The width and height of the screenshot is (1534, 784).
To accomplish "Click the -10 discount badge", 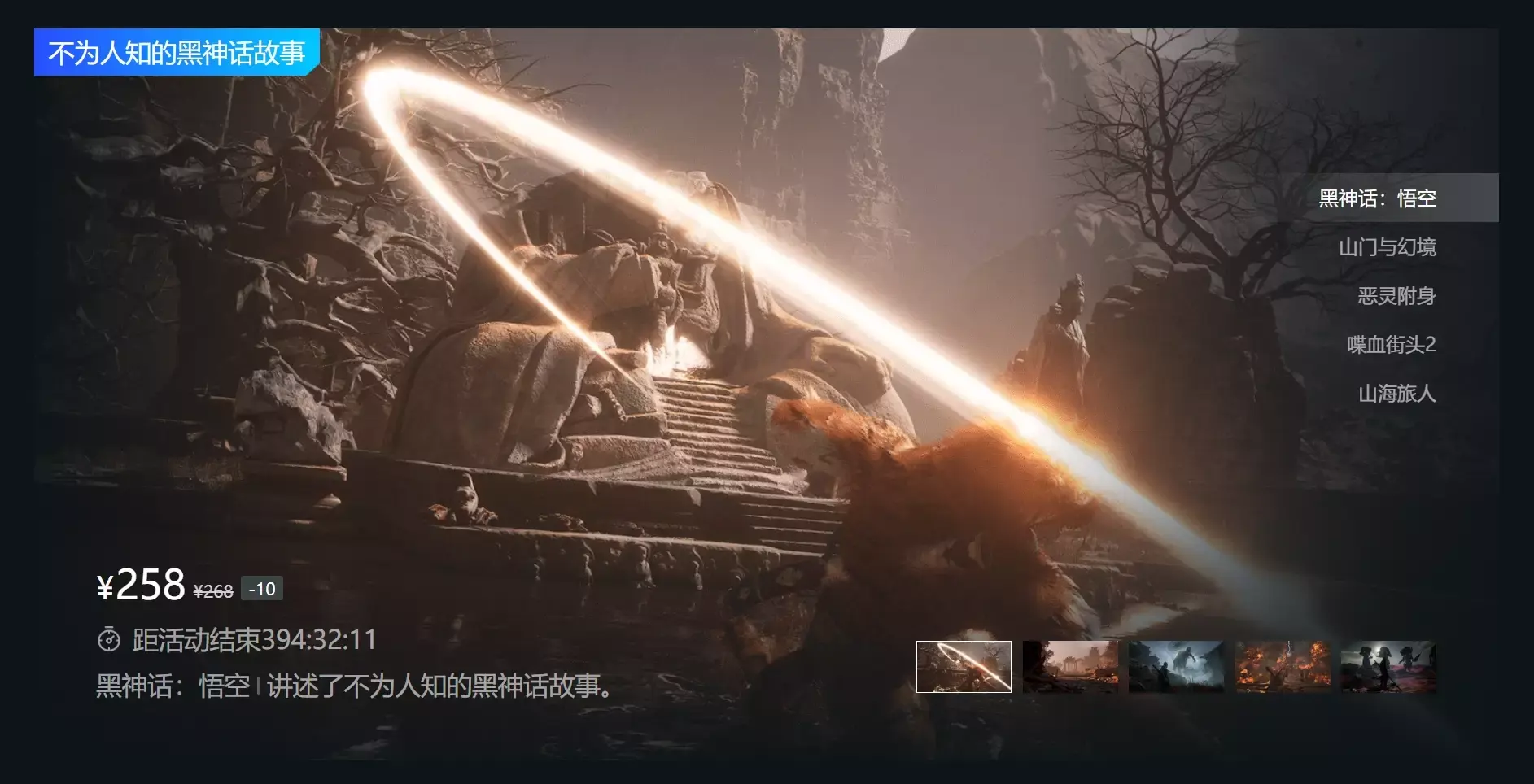I will (x=262, y=589).
